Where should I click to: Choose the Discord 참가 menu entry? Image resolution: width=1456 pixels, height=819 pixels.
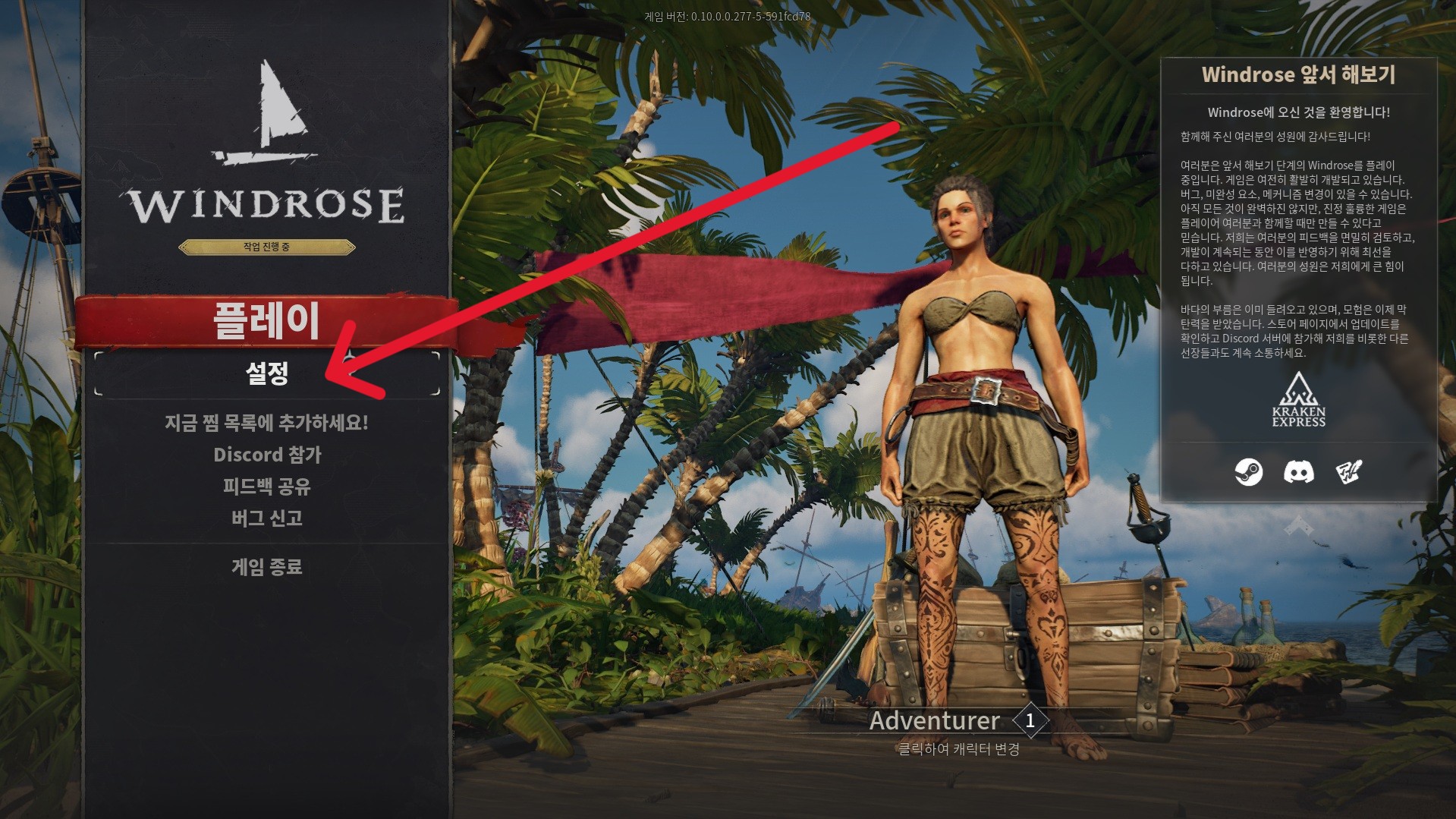point(267,455)
